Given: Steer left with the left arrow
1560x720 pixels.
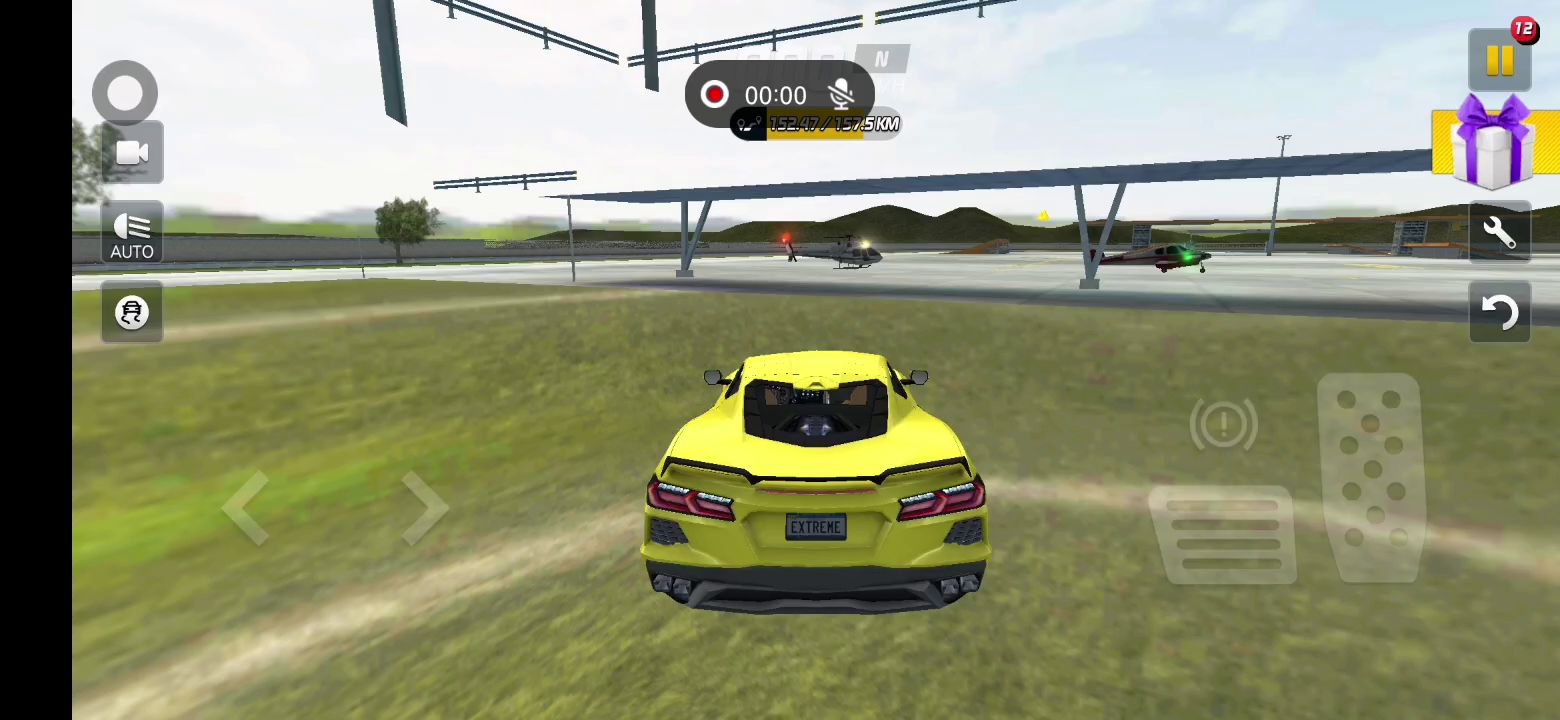Looking at the screenshot, I should 246,508.
